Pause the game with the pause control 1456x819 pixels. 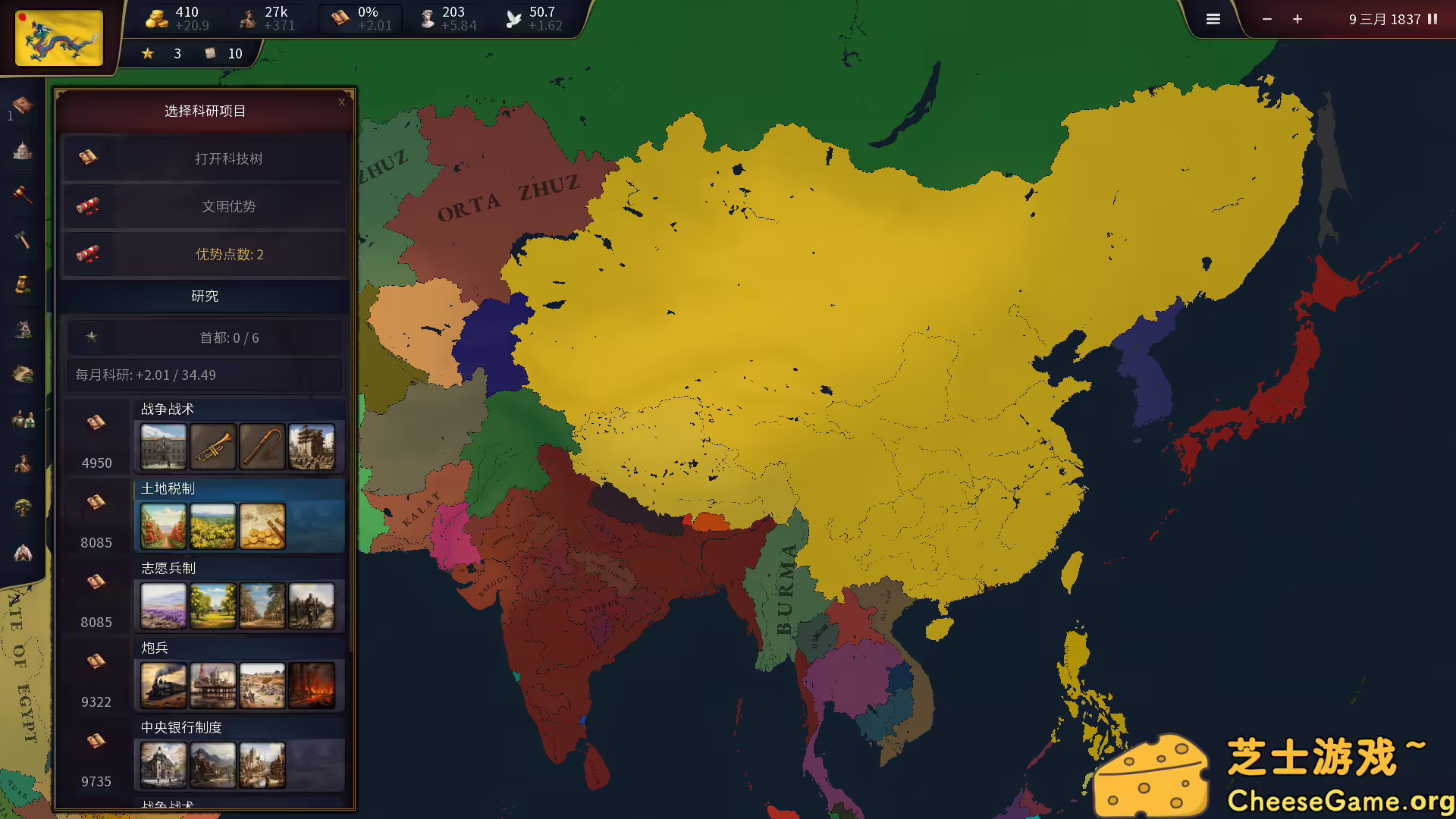(1433, 18)
